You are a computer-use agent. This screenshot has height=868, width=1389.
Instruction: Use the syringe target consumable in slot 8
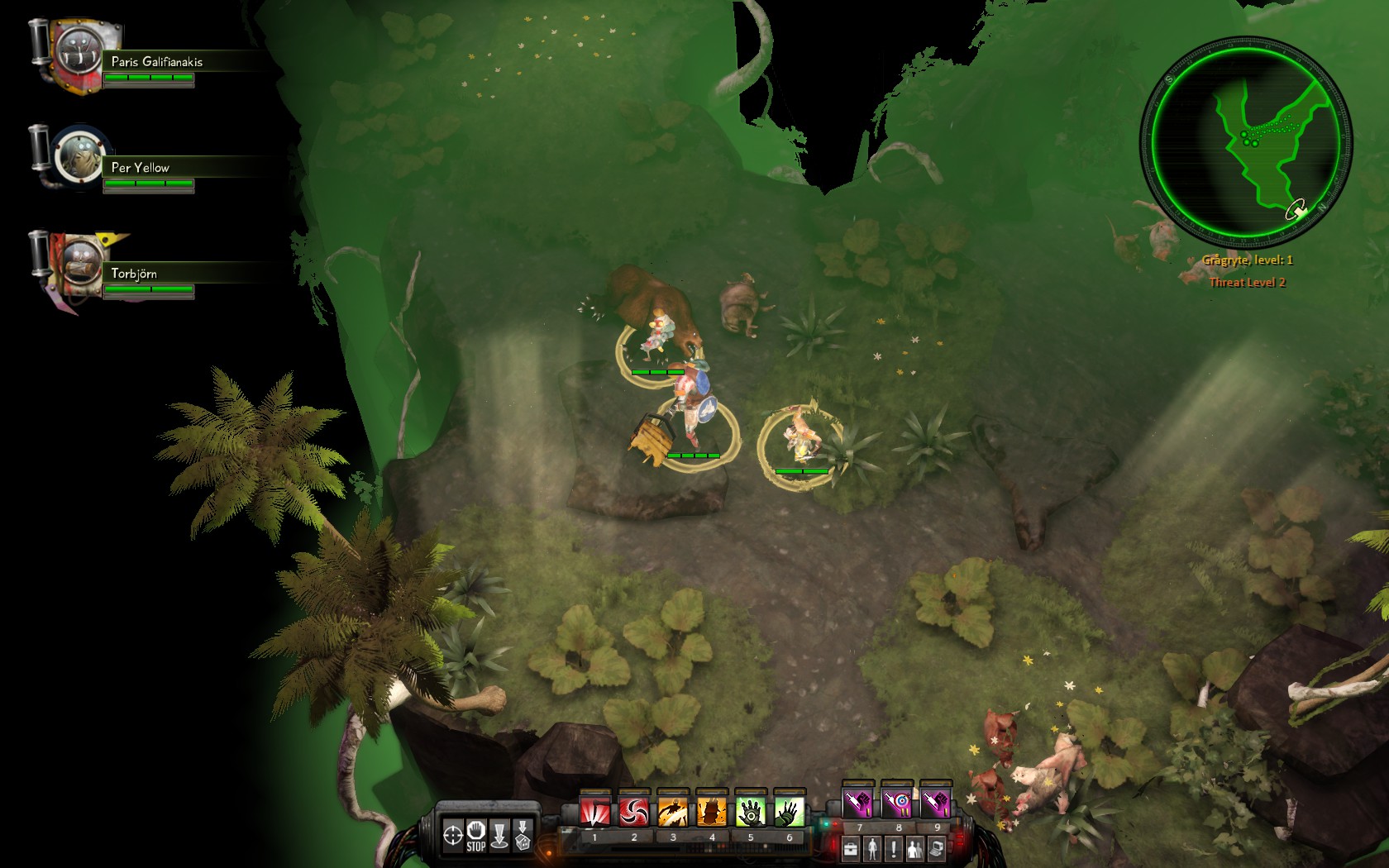tap(897, 803)
